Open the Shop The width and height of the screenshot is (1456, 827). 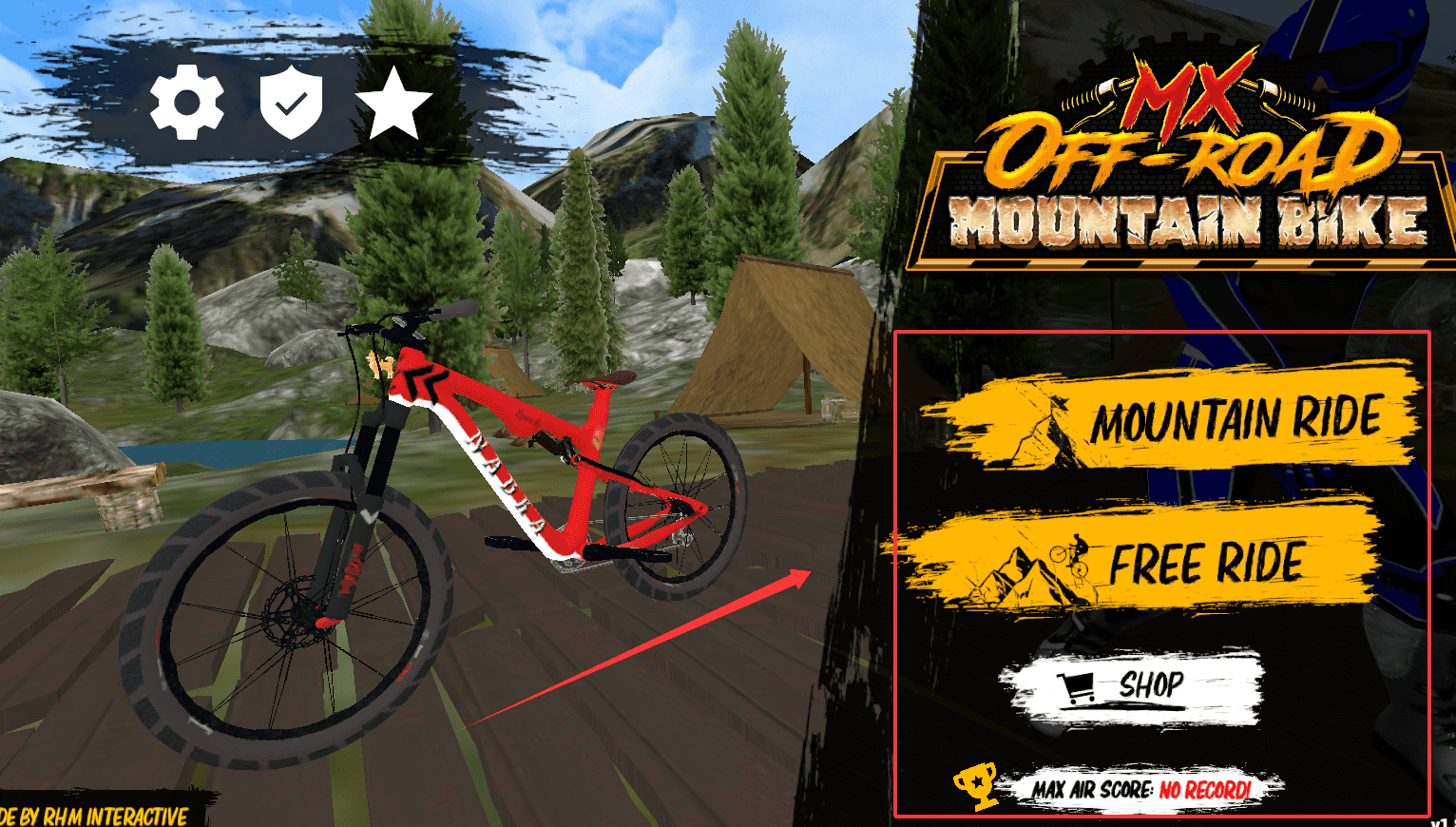coord(1131,686)
